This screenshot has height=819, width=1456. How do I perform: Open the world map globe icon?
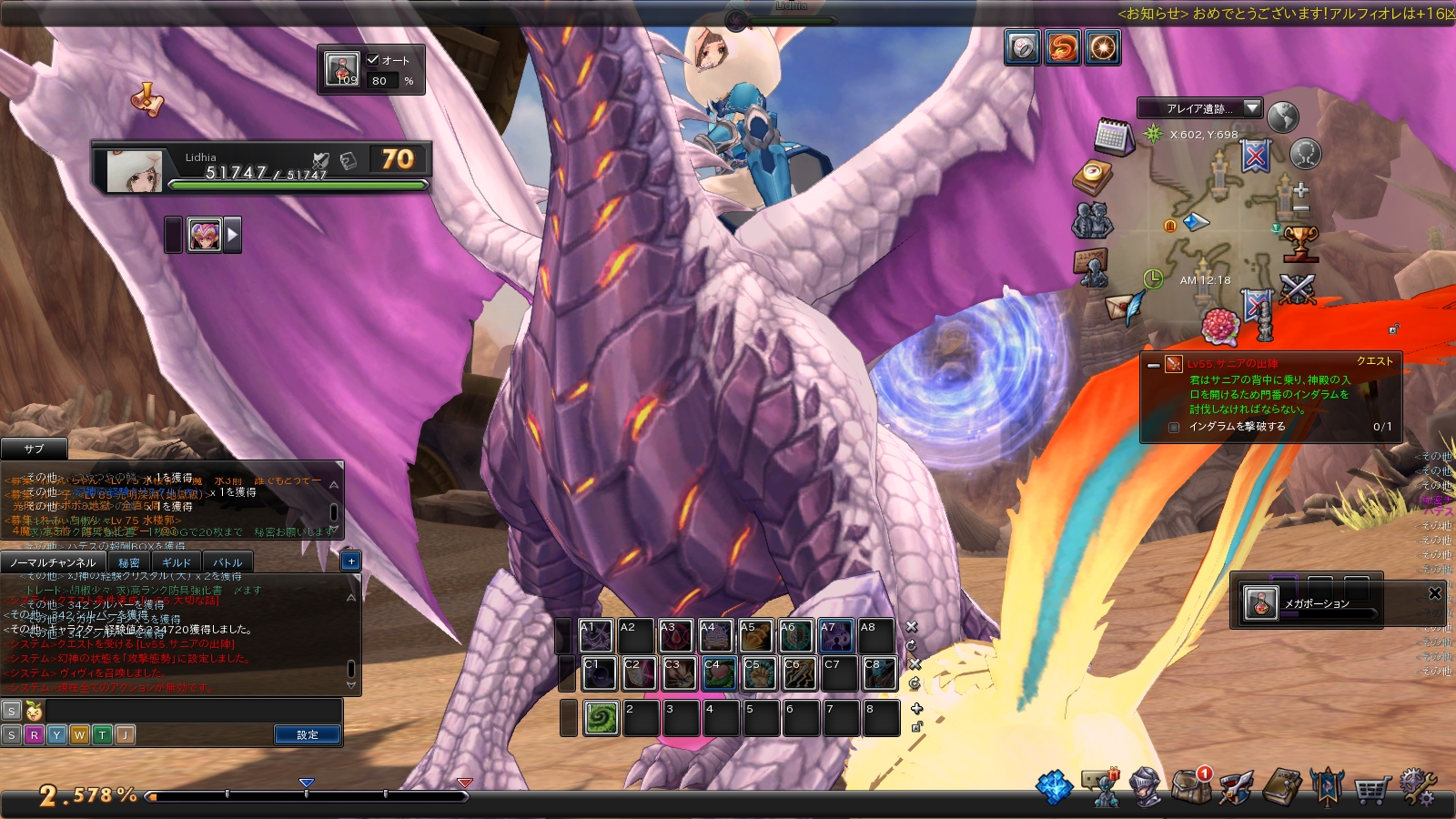click(x=1282, y=117)
